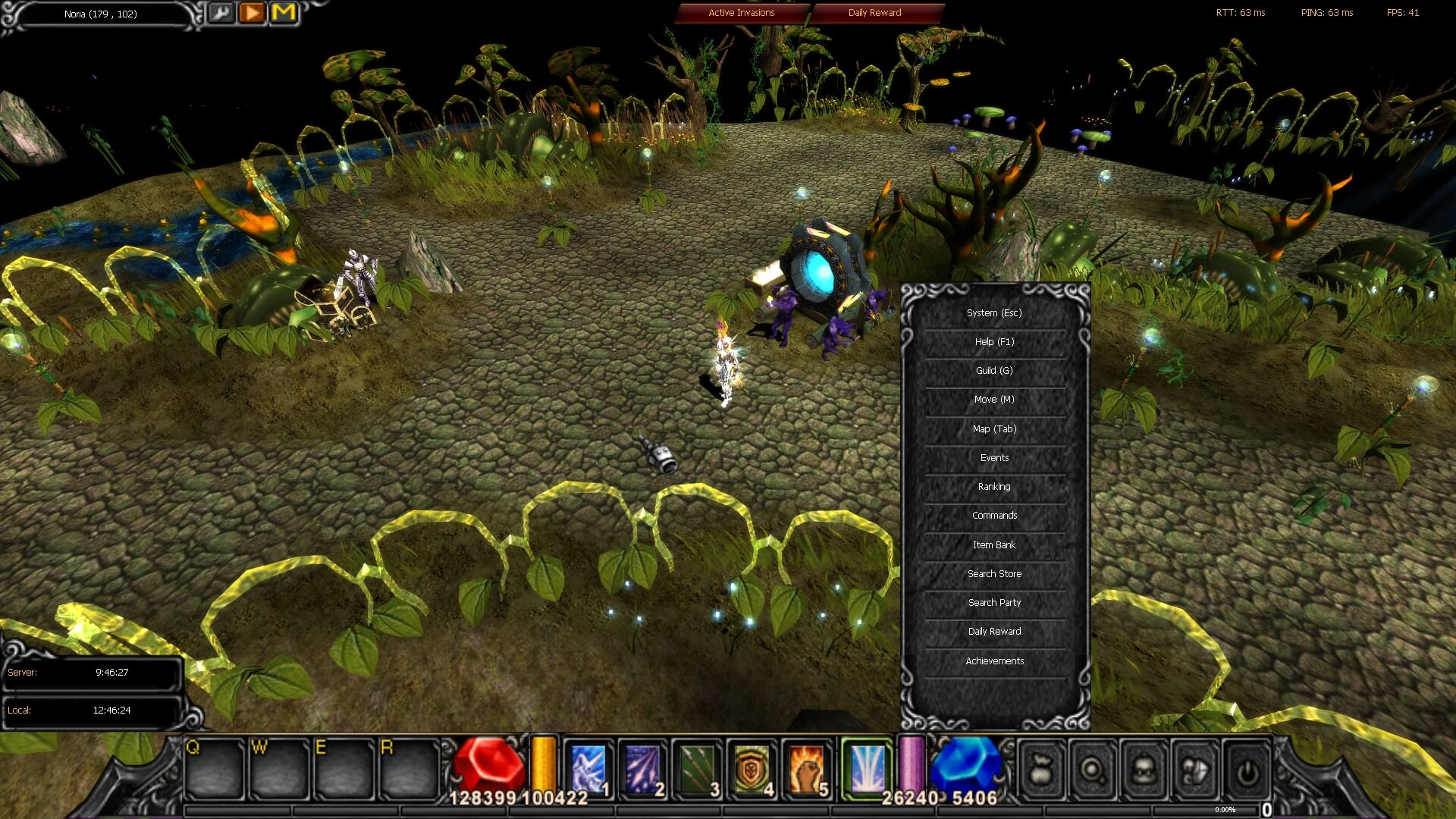
Task: Click the magnifying glass search icon
Action: [1094, 768]
